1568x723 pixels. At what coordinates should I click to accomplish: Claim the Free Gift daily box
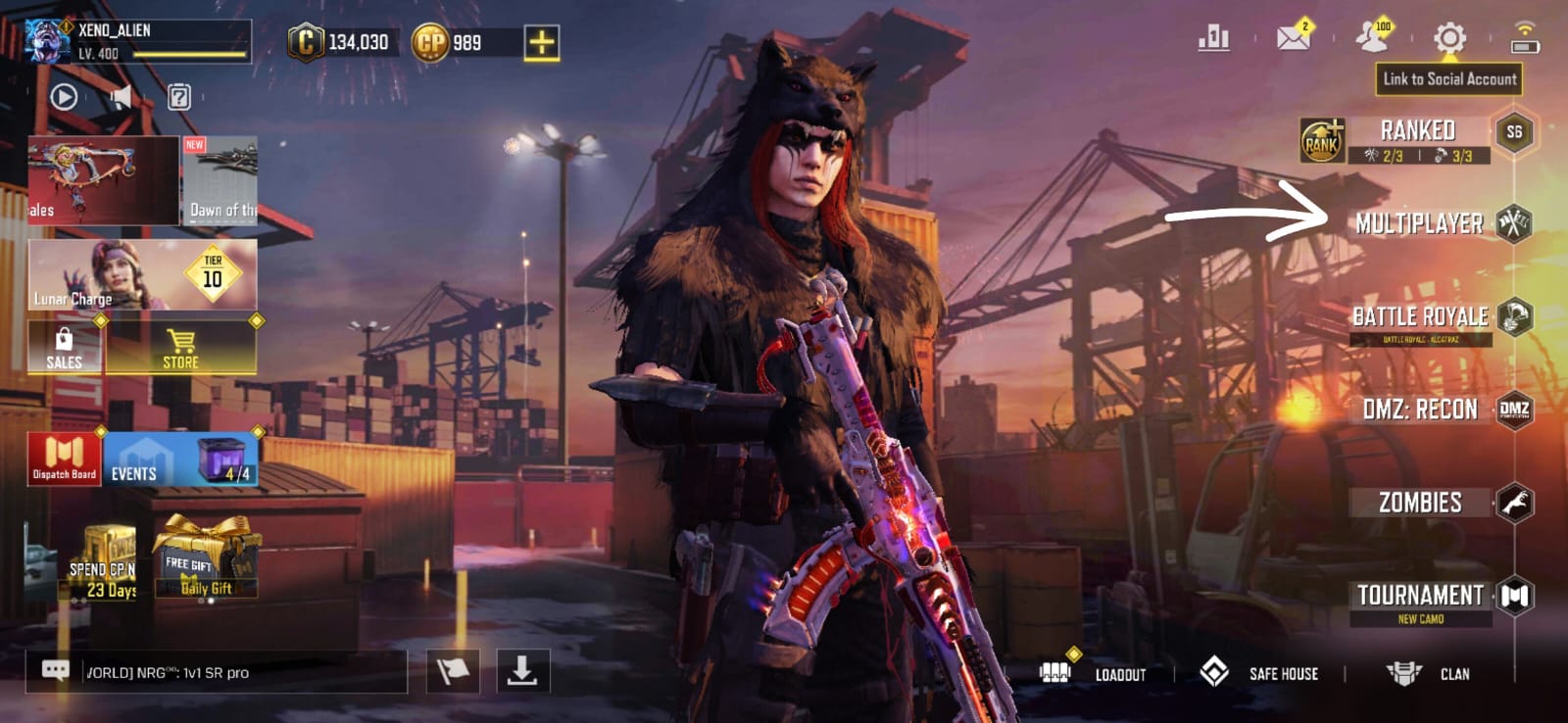(x=206, y=560)
